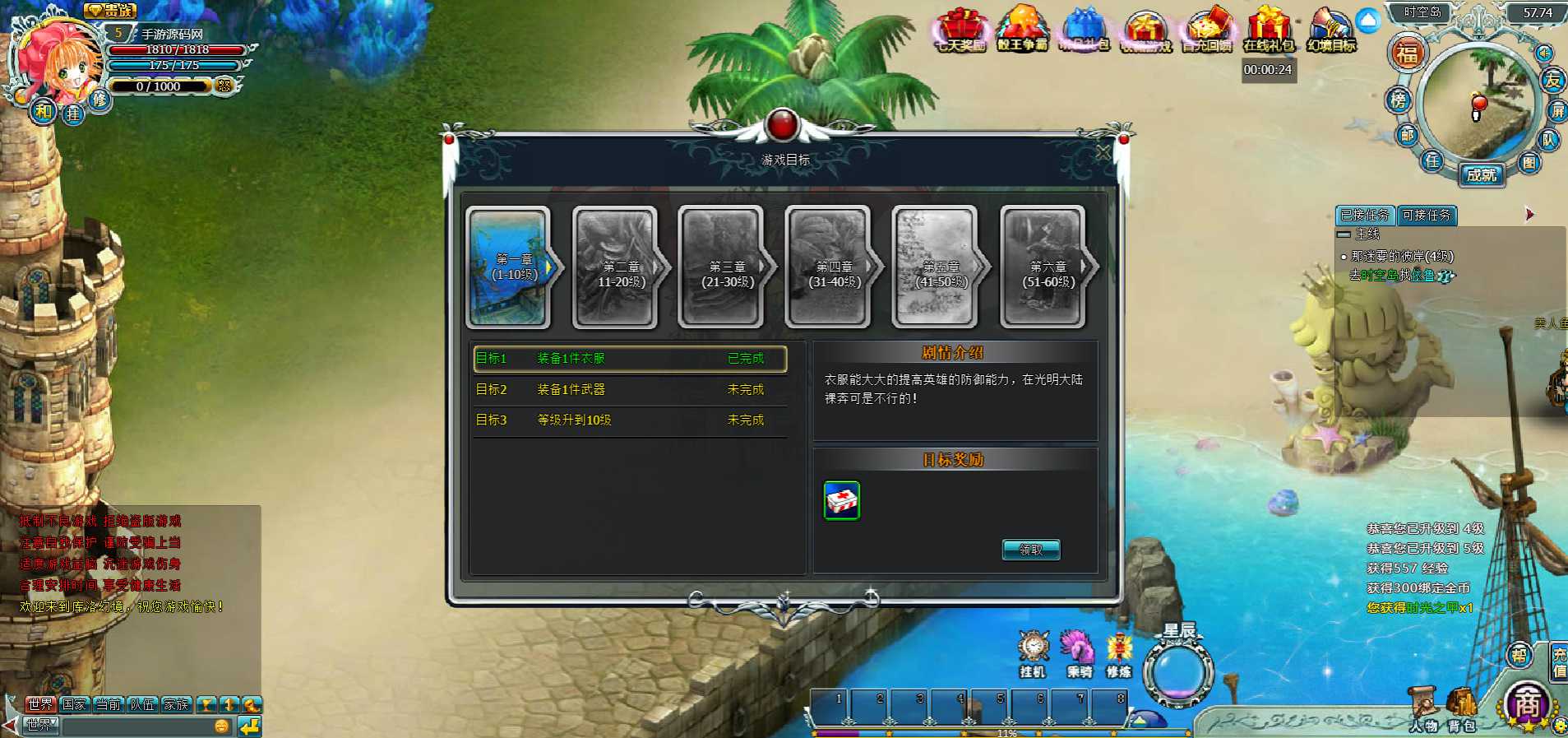Open the 修炼 cultivation icon
This screenshot has height=738, width=1568.
[1119, 653]
